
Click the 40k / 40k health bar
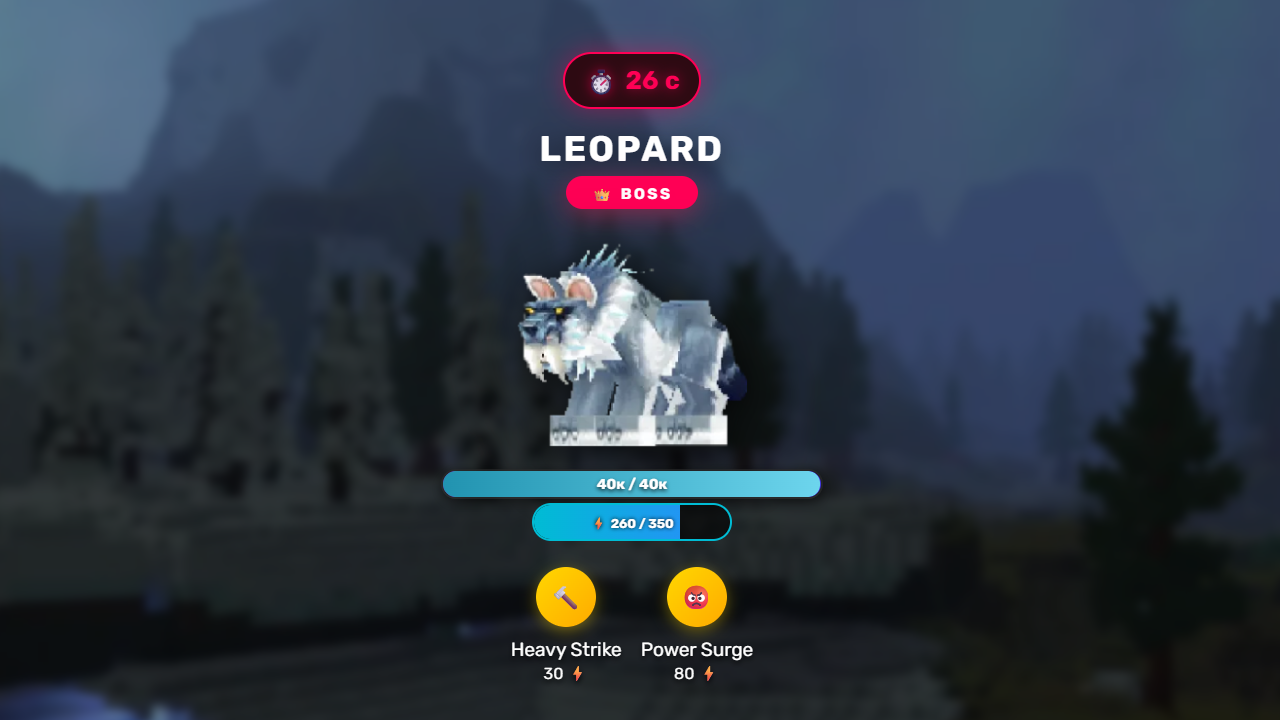pyautogui.click(x=632, y=483)
